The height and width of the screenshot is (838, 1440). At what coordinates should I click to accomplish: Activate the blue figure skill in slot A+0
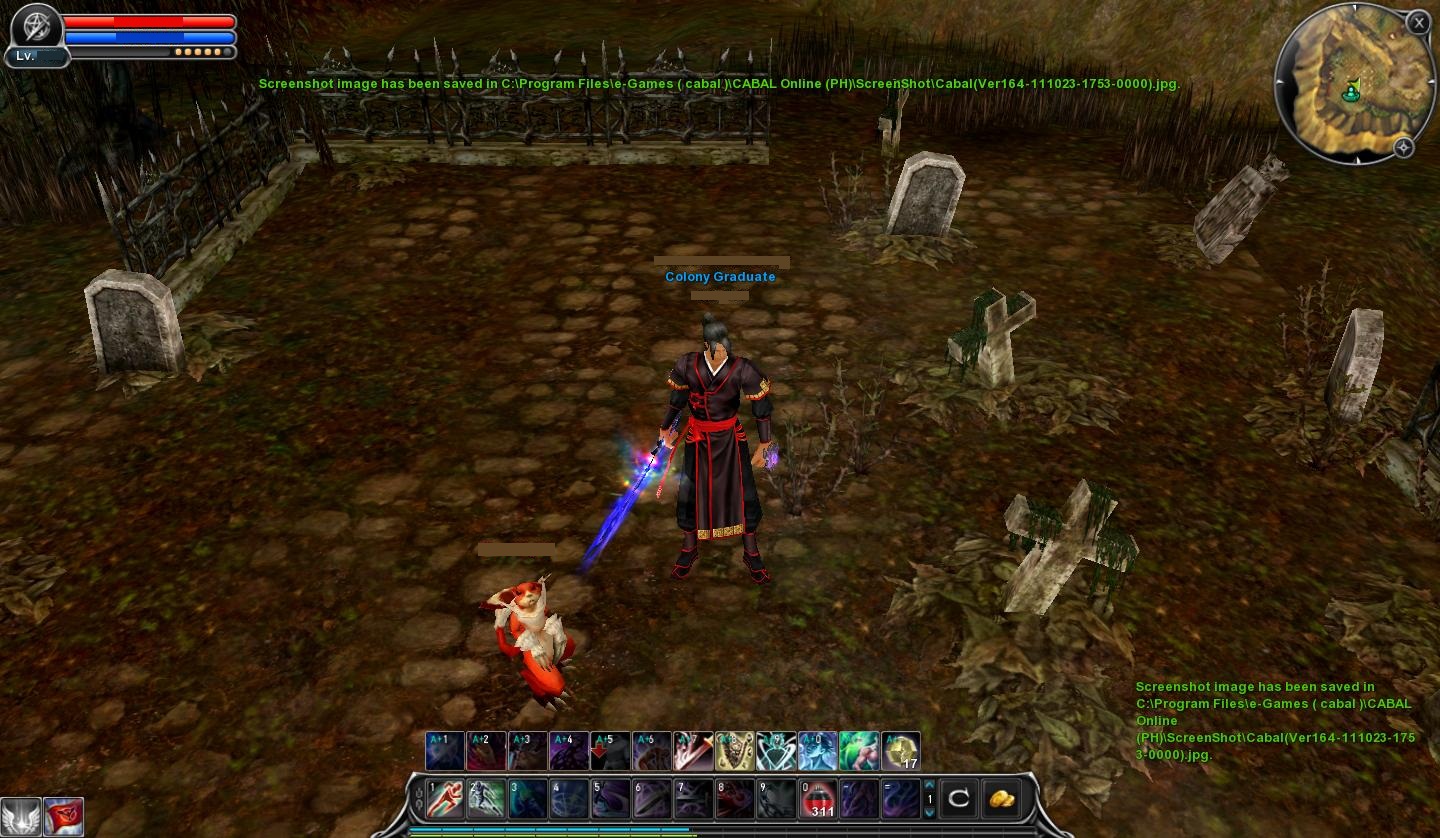pyautogui.click(x=817, y=751)
